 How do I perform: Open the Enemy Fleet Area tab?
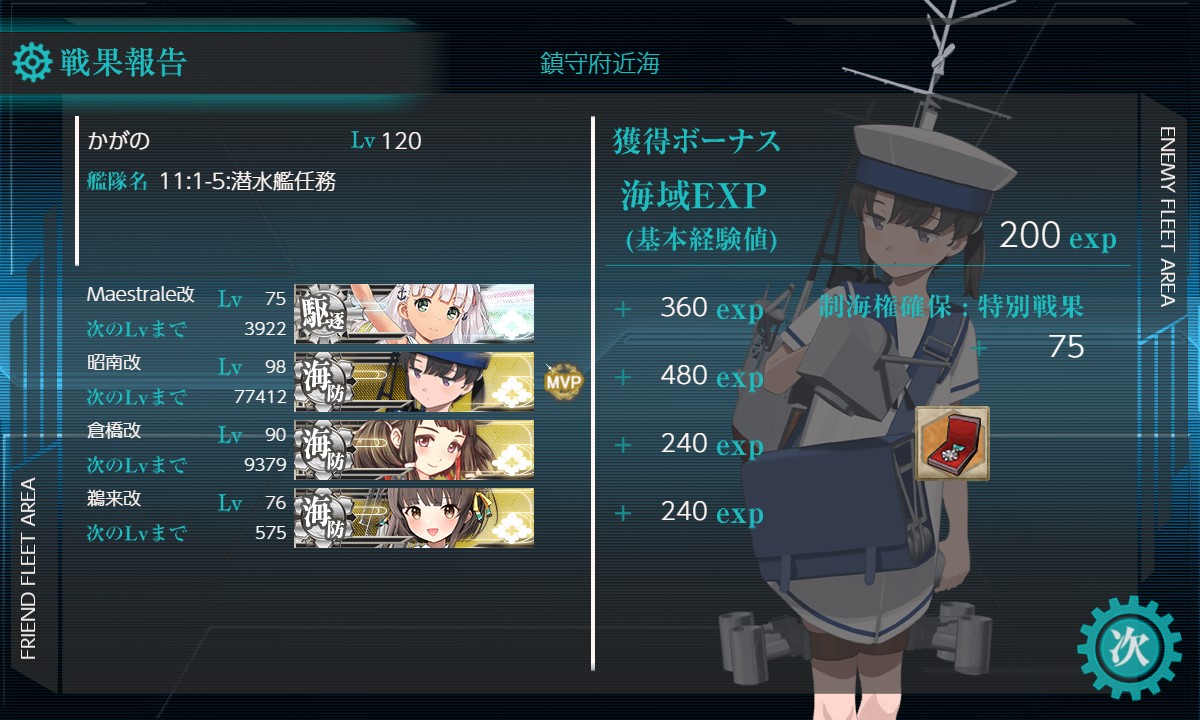point(1168,215)
